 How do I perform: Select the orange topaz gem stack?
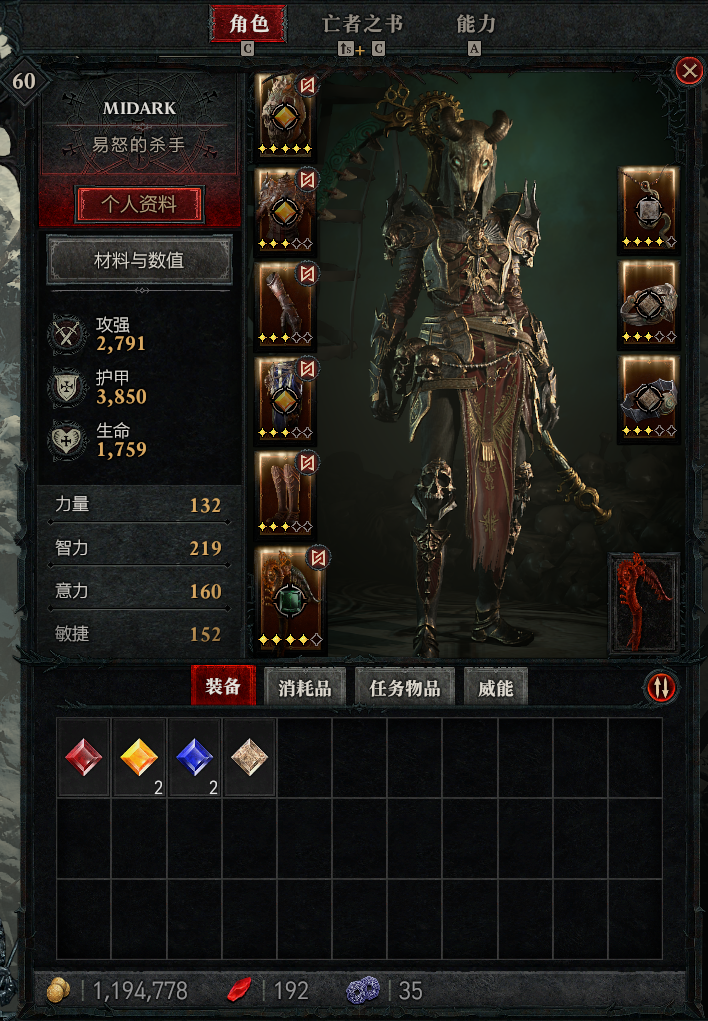pyautogui.click(x=140, y=757)
